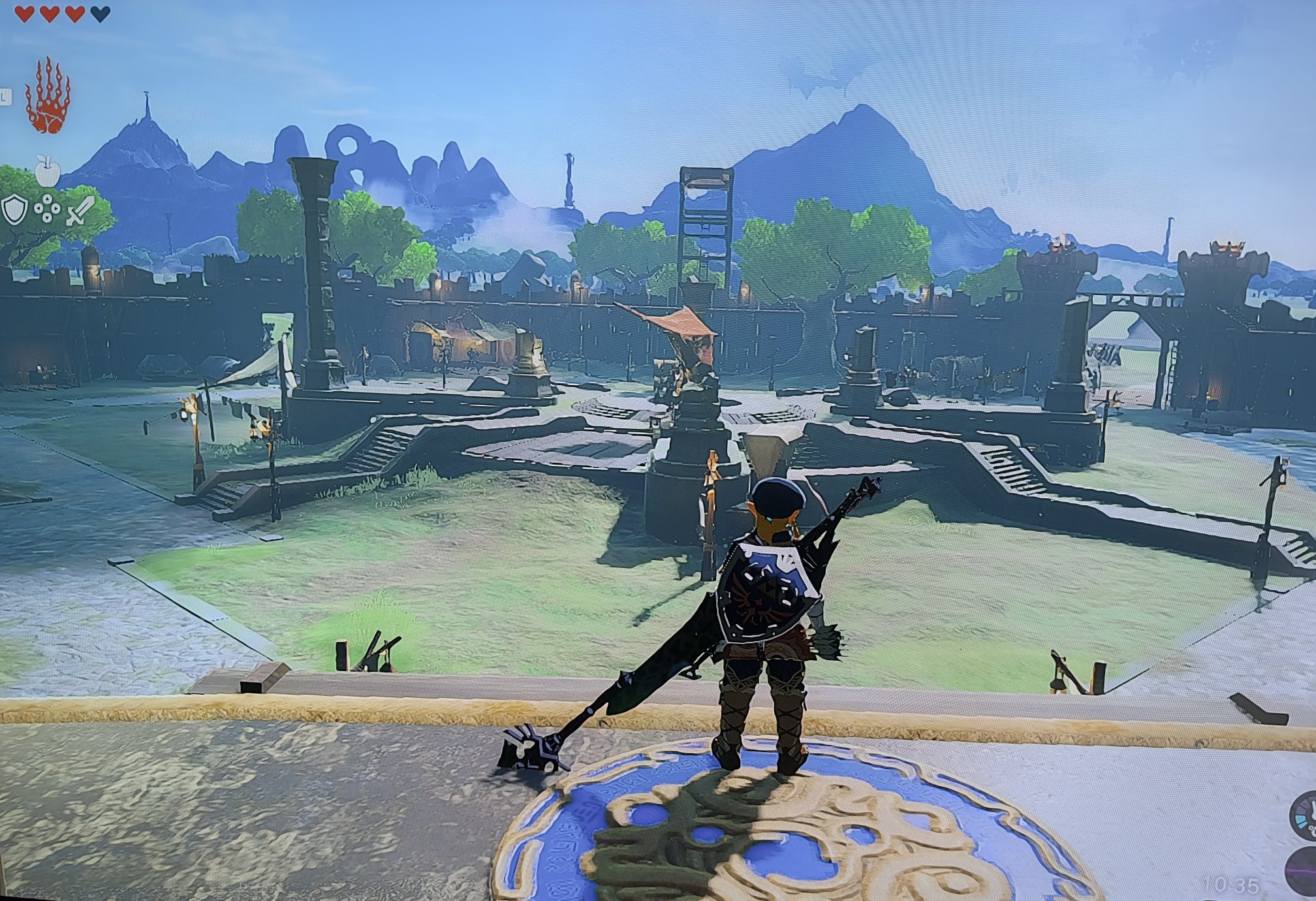The height and width of the screenshot is (901, 1316).
Task: Select the shield quick-swap icon
Action: [14, 210]
